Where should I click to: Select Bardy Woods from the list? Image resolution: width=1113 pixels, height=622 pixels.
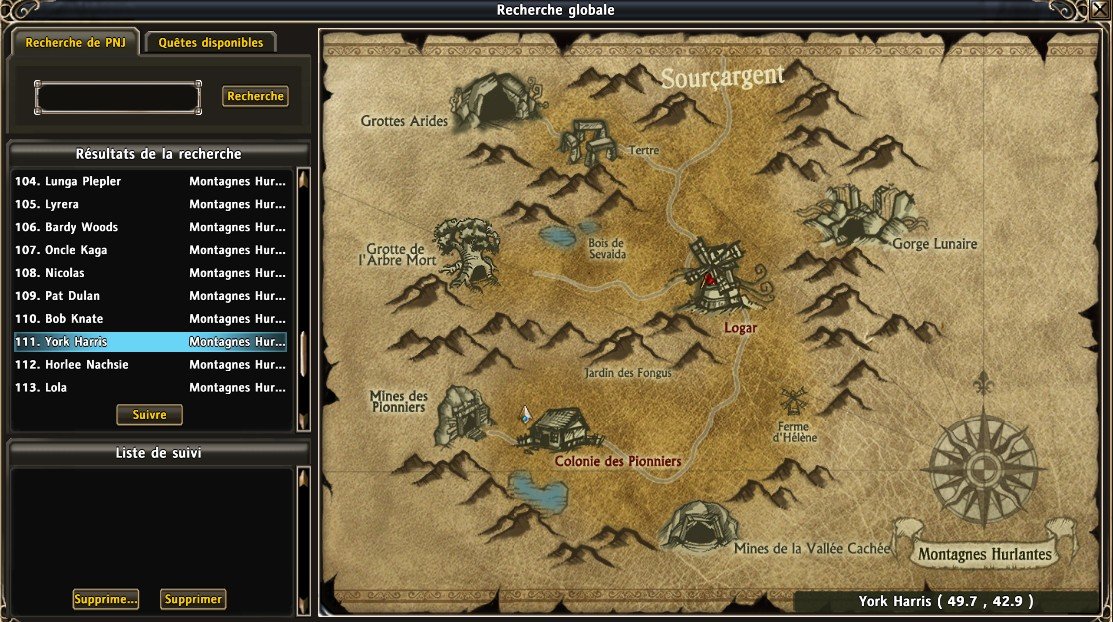coord(150,228)
